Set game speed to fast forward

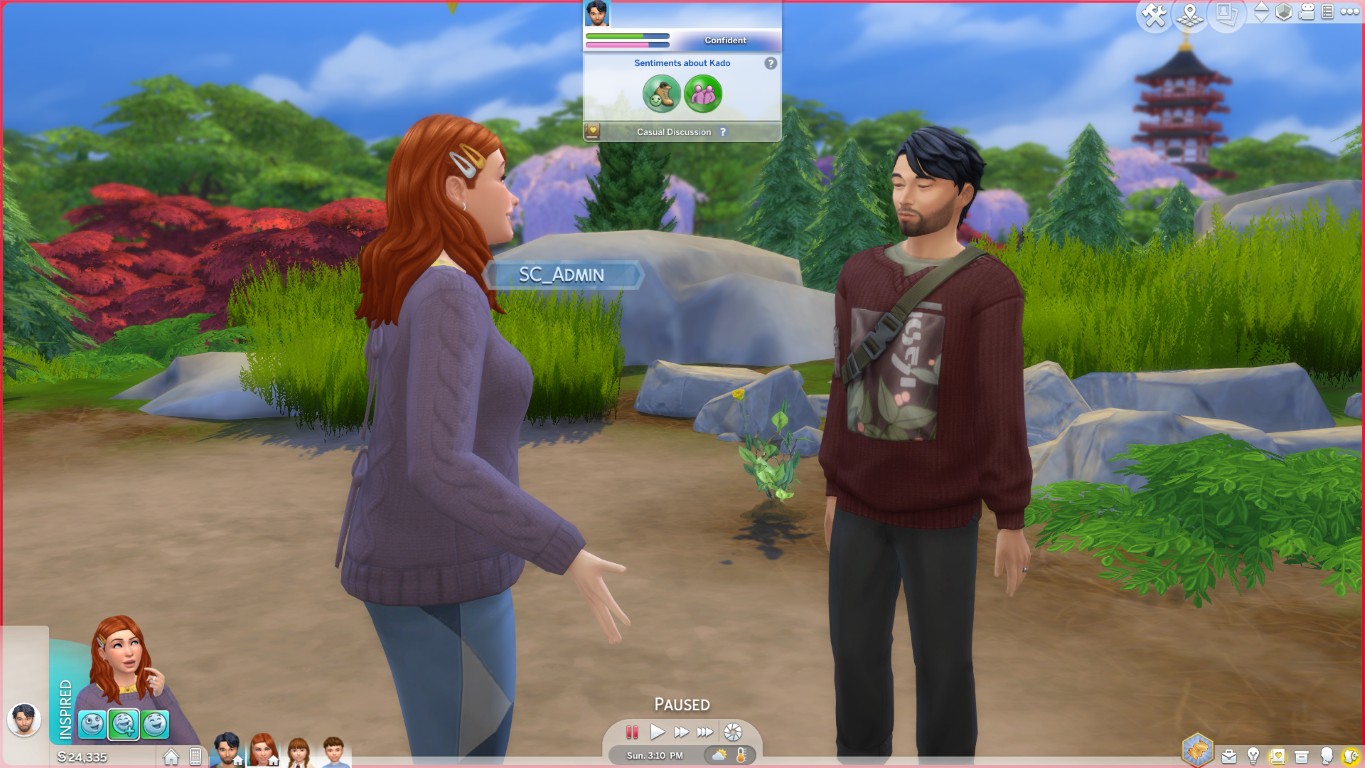pyautogui.click(x=681, y=732)
